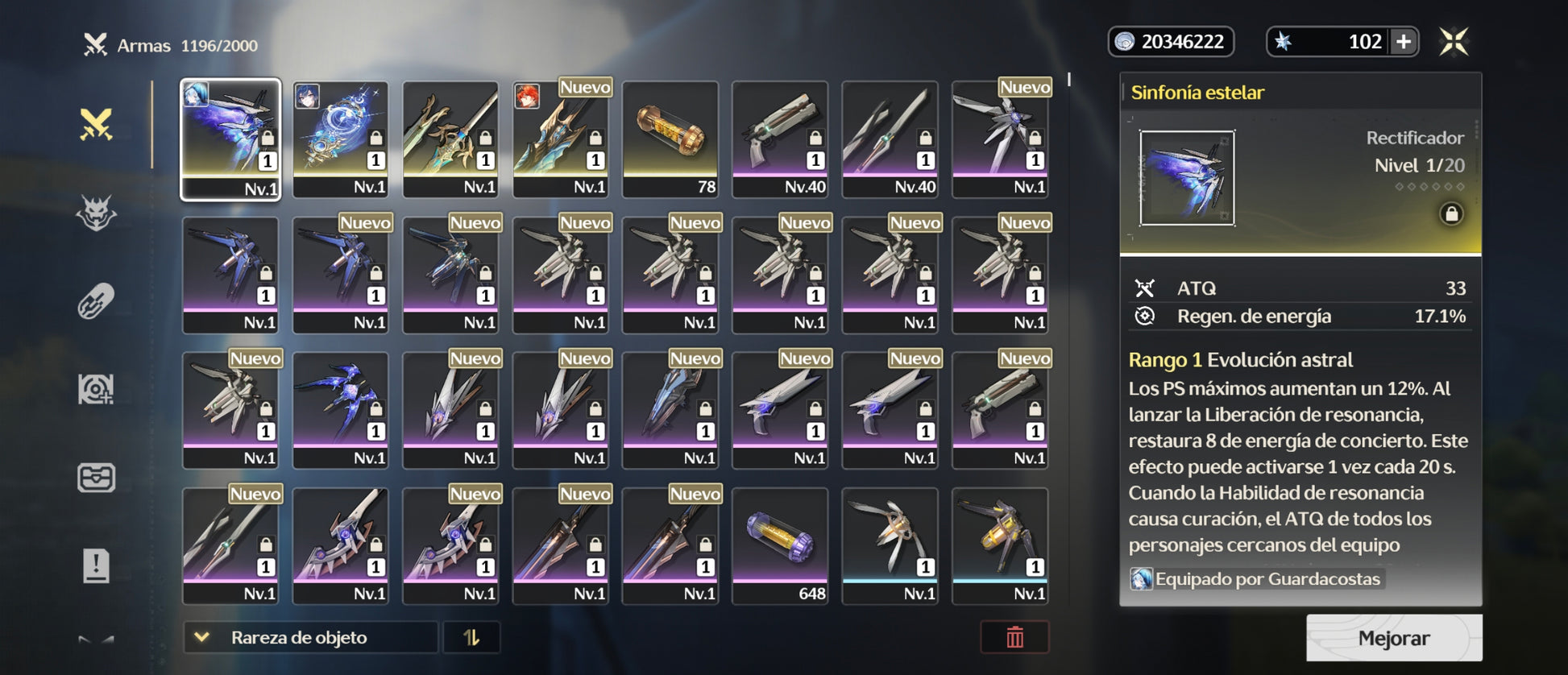Open the developer materials tab icon
The height and width of the screenshot is (675, 1568).
tap(96, 390)
